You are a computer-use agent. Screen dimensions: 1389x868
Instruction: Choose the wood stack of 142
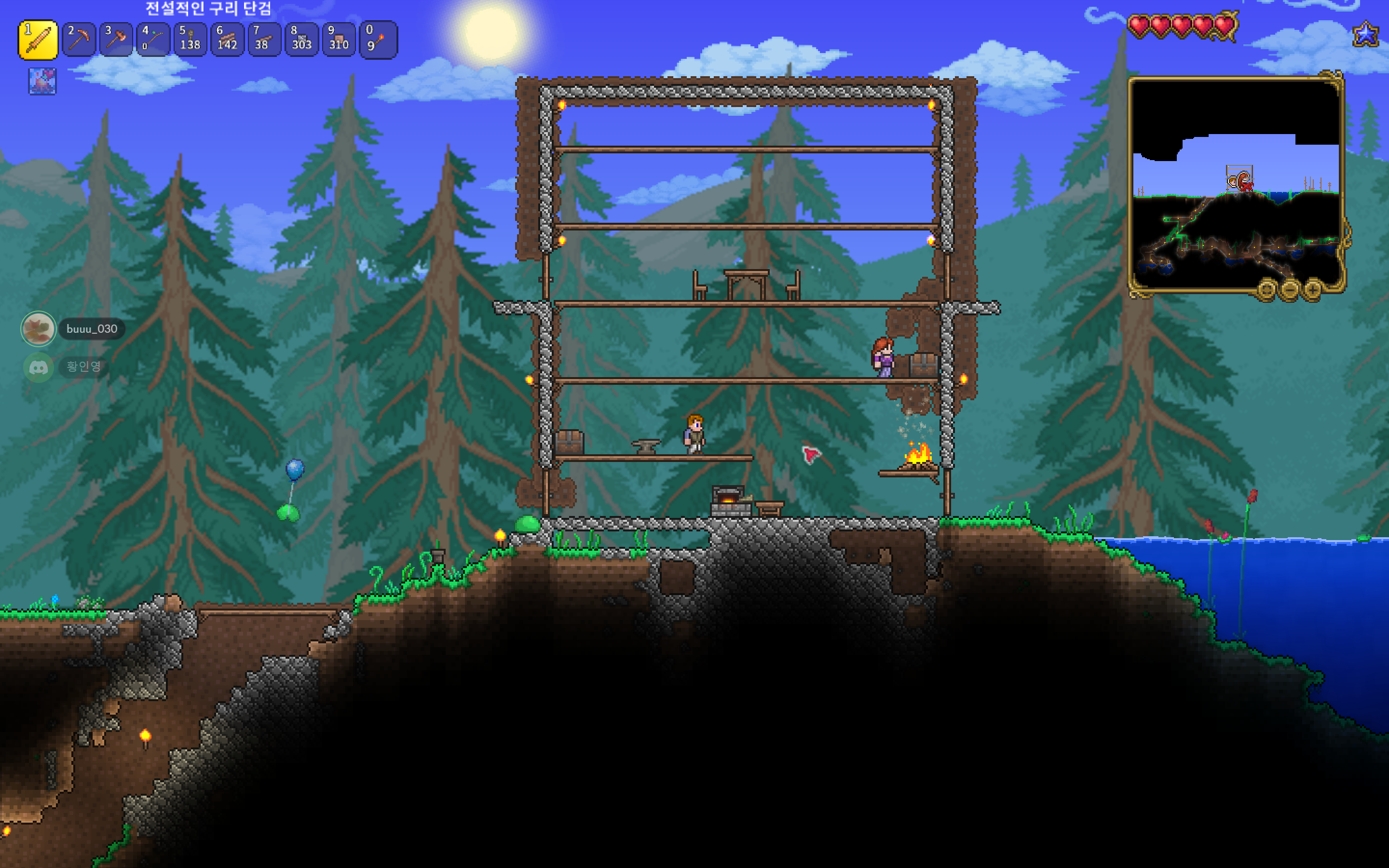point(227,40)
